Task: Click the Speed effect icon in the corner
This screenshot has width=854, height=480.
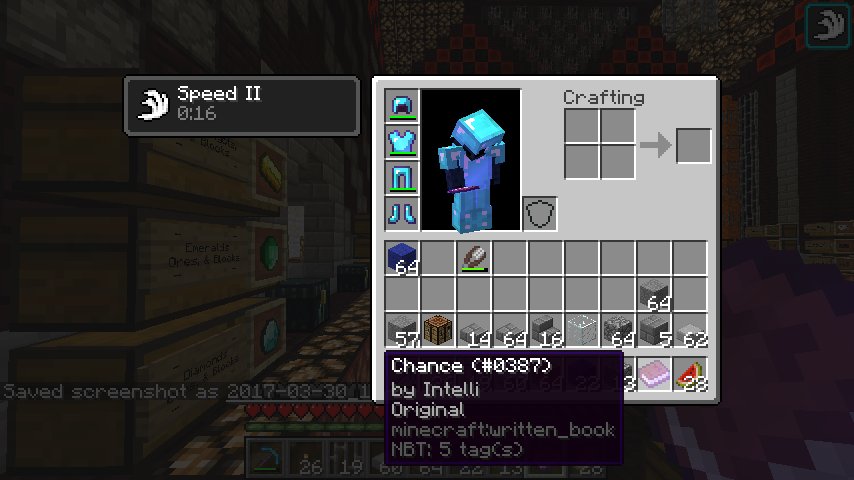Action: point(828,26)
